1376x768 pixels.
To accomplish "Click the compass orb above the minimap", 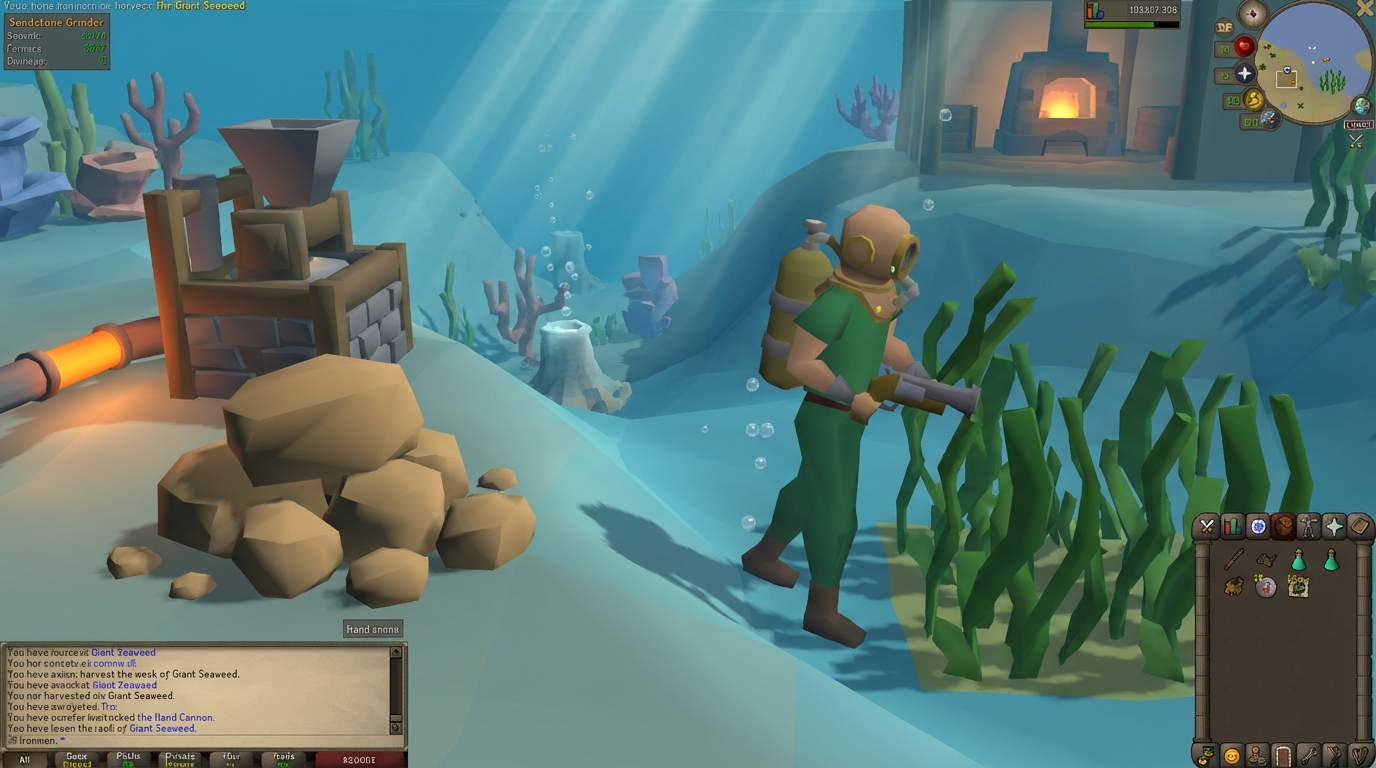I will coord(1254,13).
